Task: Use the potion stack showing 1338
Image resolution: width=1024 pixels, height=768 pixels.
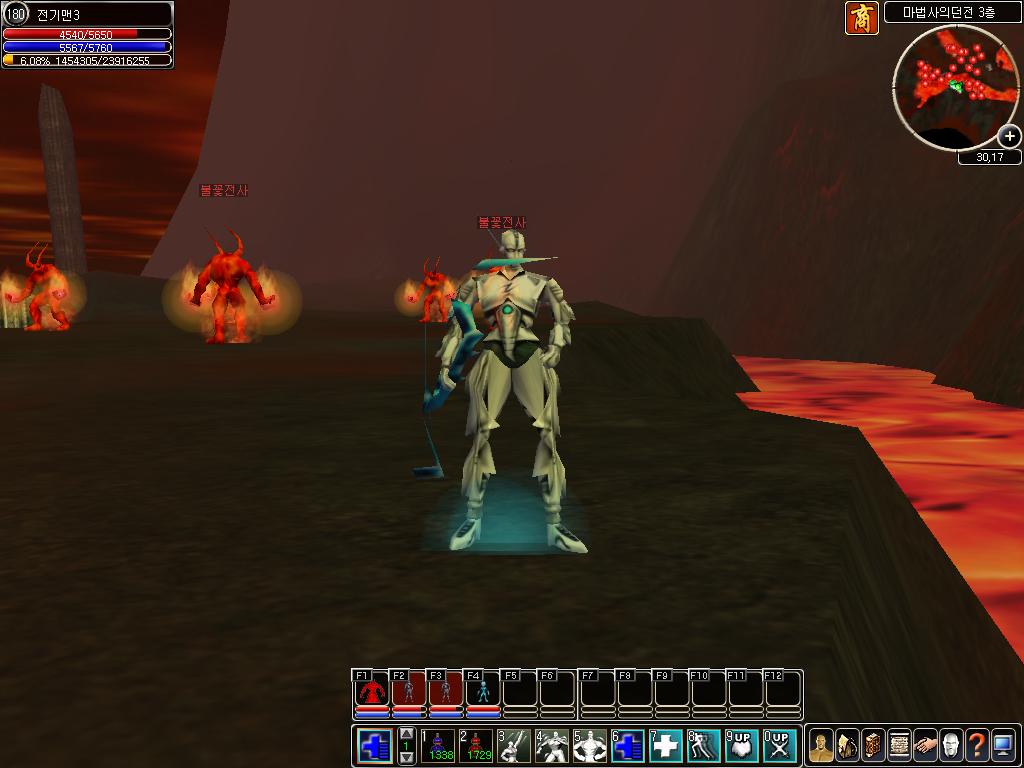Action: coord(438,746)
